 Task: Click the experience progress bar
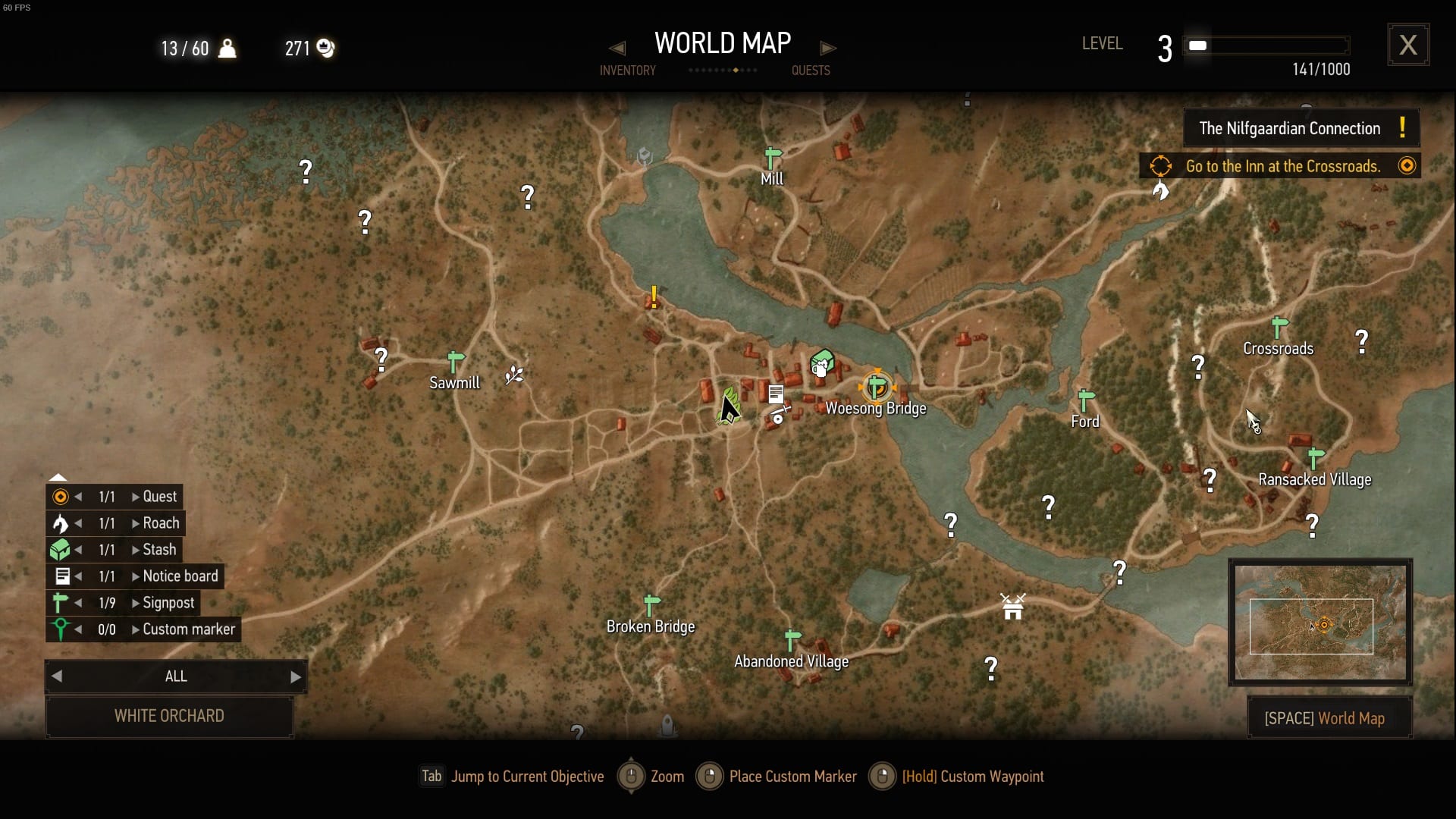pos(1265,45)
